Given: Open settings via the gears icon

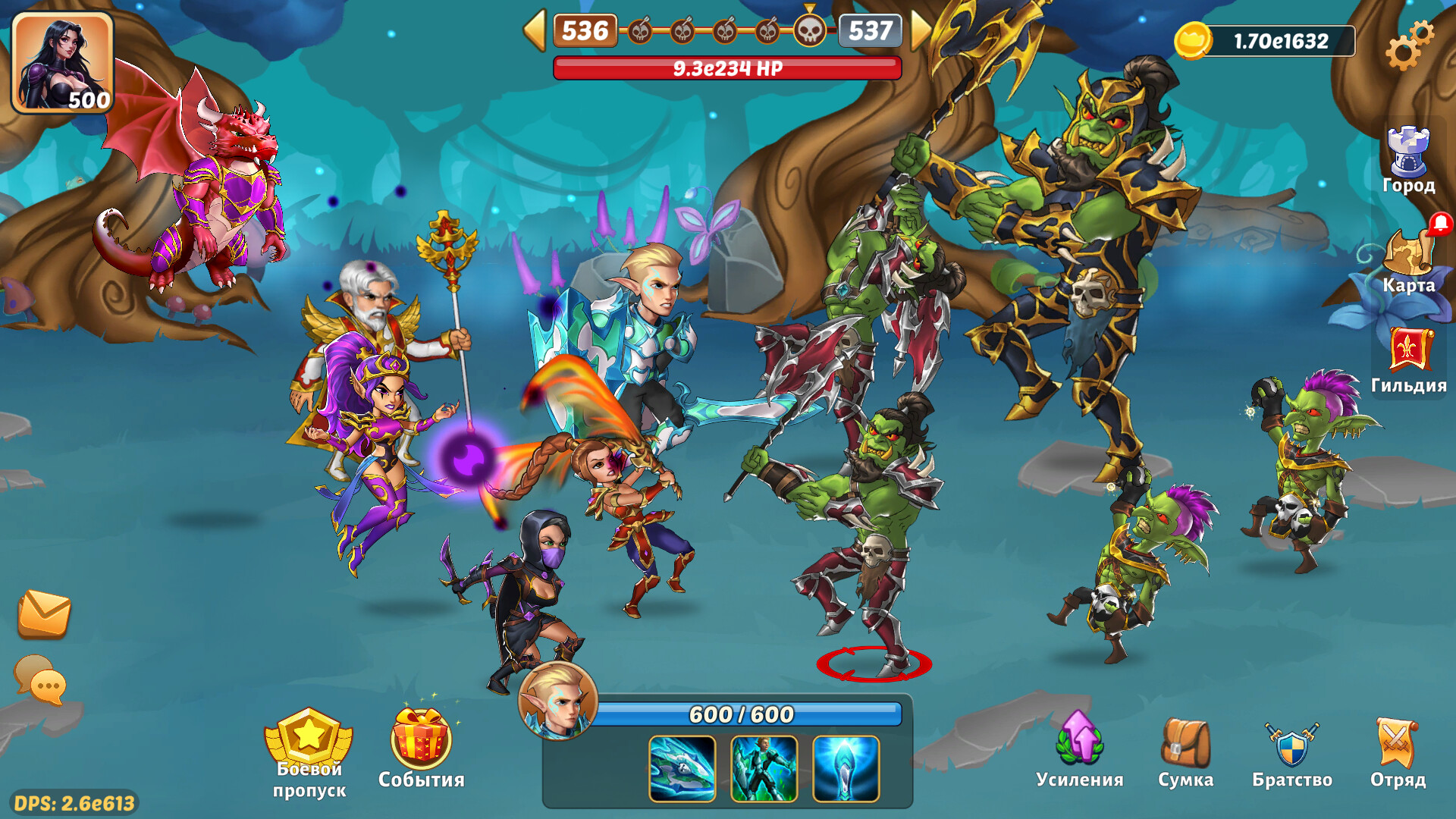Looking at the screenshot, I should pyautogui.click(x=1409, y=45).
